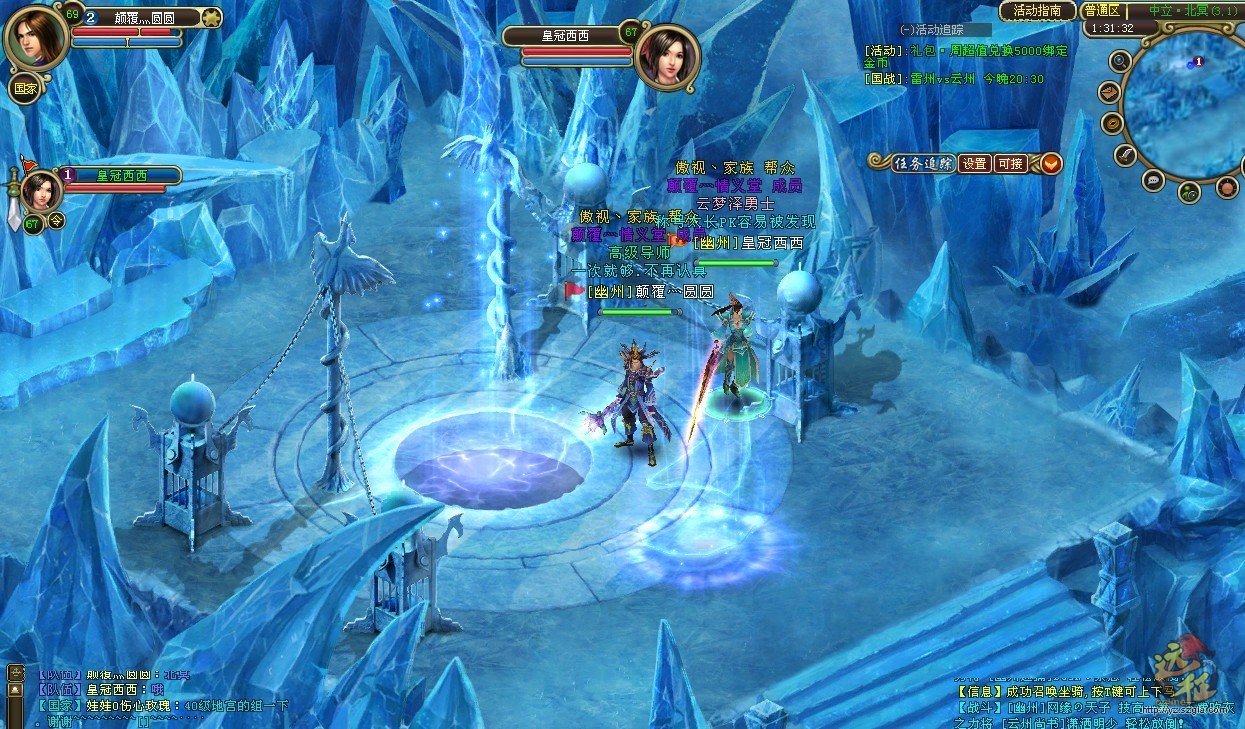The image size is (1245, 729).
Task: Click your own character portrait
Action: pos(36,36)
